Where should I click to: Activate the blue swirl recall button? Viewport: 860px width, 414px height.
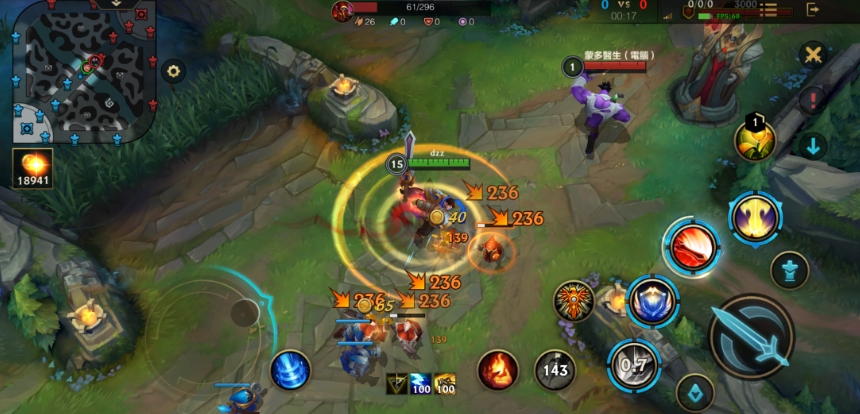click(x=290, y=370)
